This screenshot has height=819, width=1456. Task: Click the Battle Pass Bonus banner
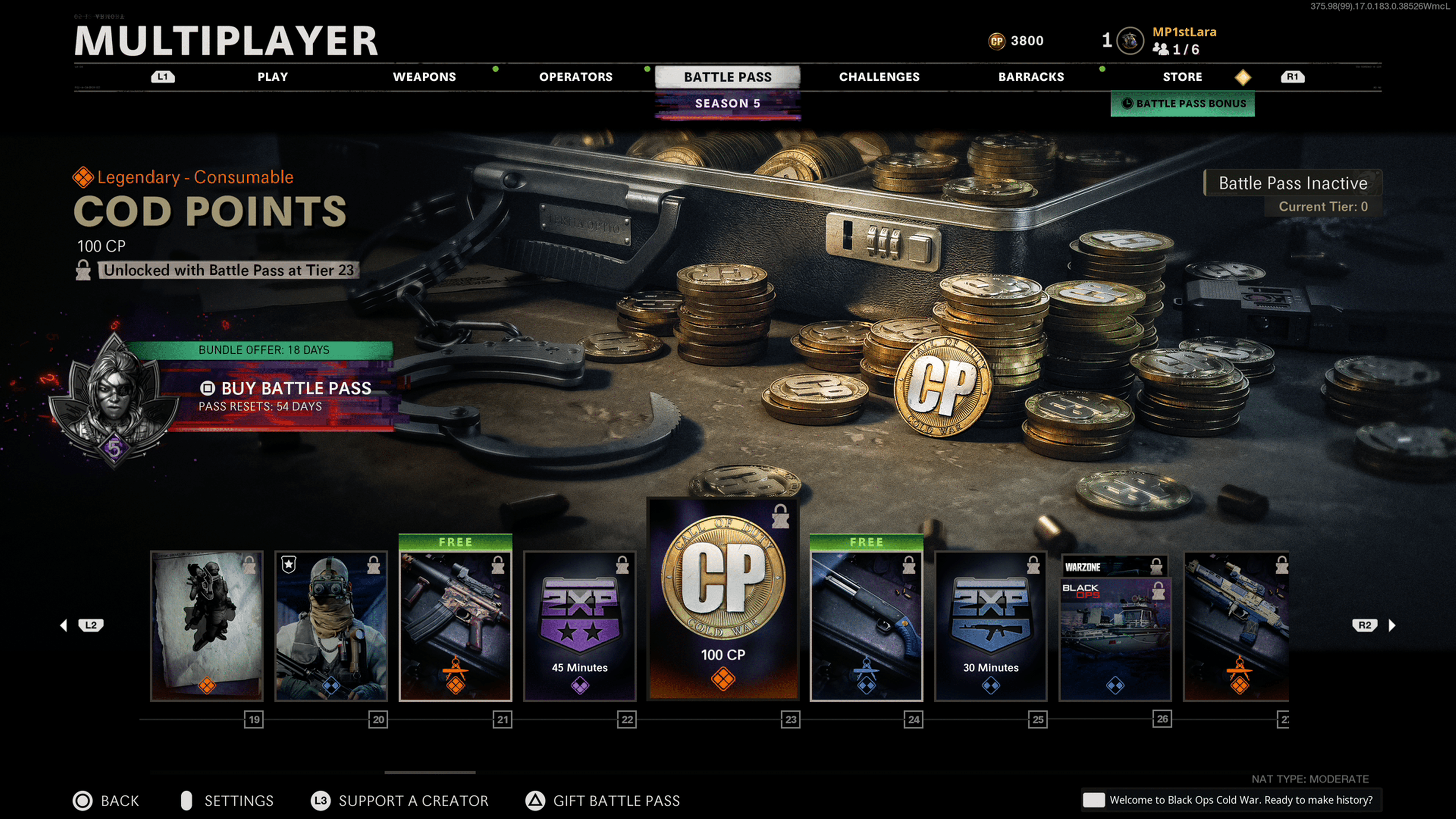click(1183, 104)
